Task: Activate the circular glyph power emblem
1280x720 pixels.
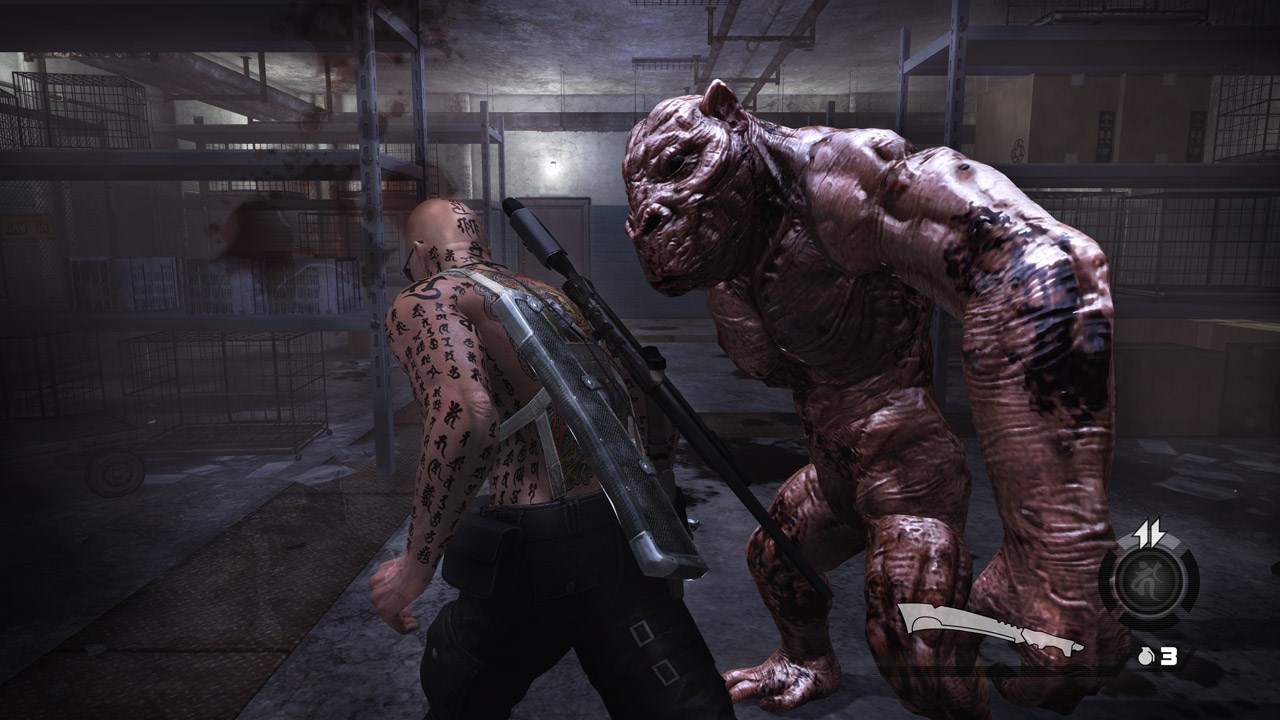Action: click(x=1148, y=582)
